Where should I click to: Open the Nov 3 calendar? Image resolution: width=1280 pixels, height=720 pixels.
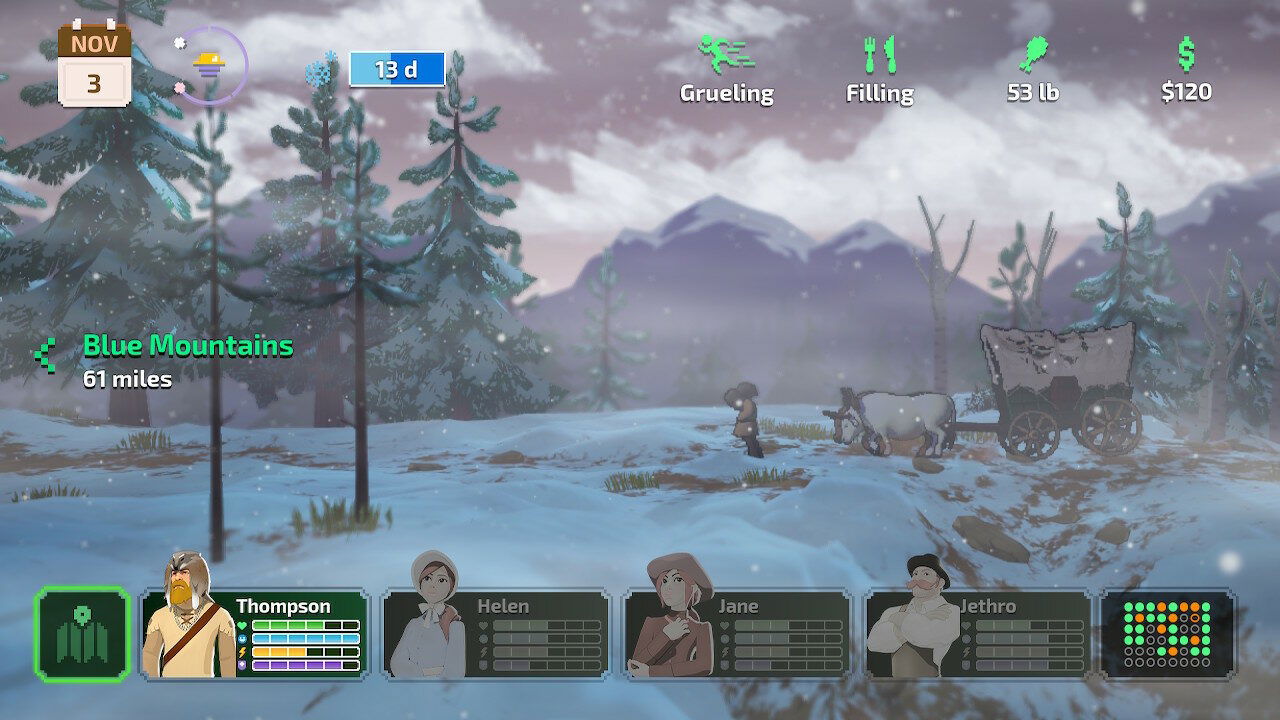(x=94, y=65)
